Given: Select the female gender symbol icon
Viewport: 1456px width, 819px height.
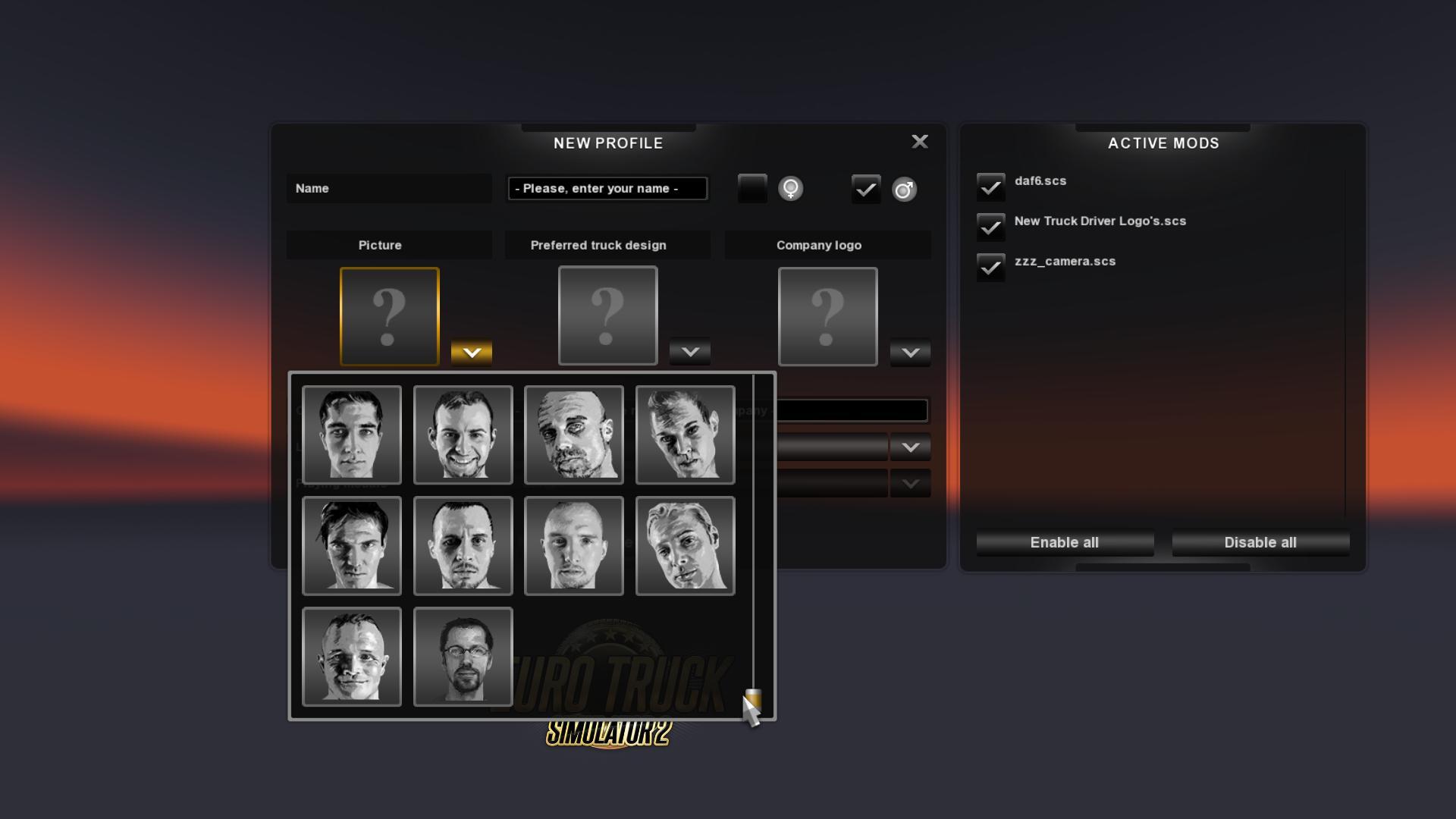Looking at the screenshot, I should (x=791, y=188).
